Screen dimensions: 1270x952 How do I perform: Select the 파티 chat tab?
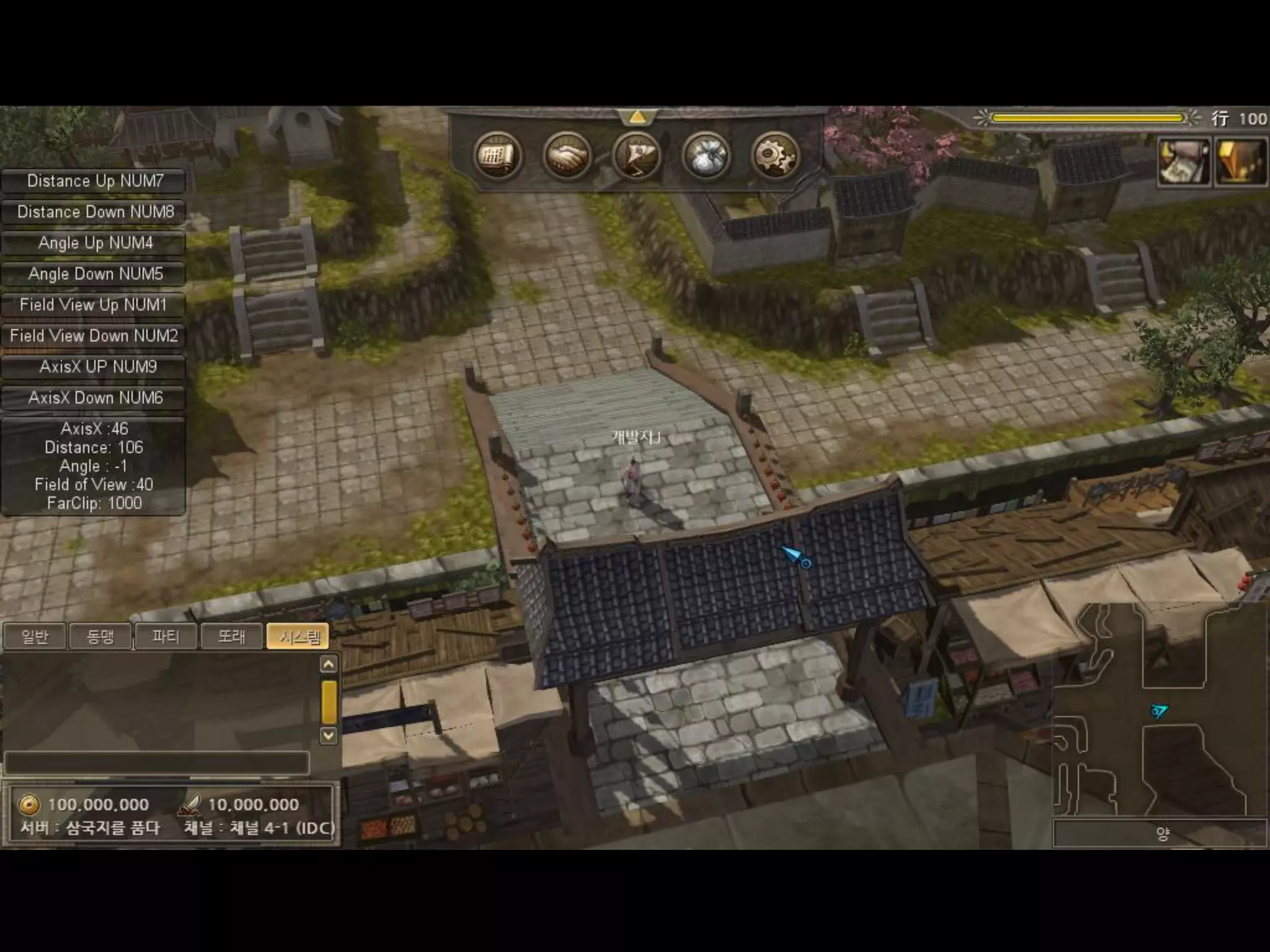point(166,637)
